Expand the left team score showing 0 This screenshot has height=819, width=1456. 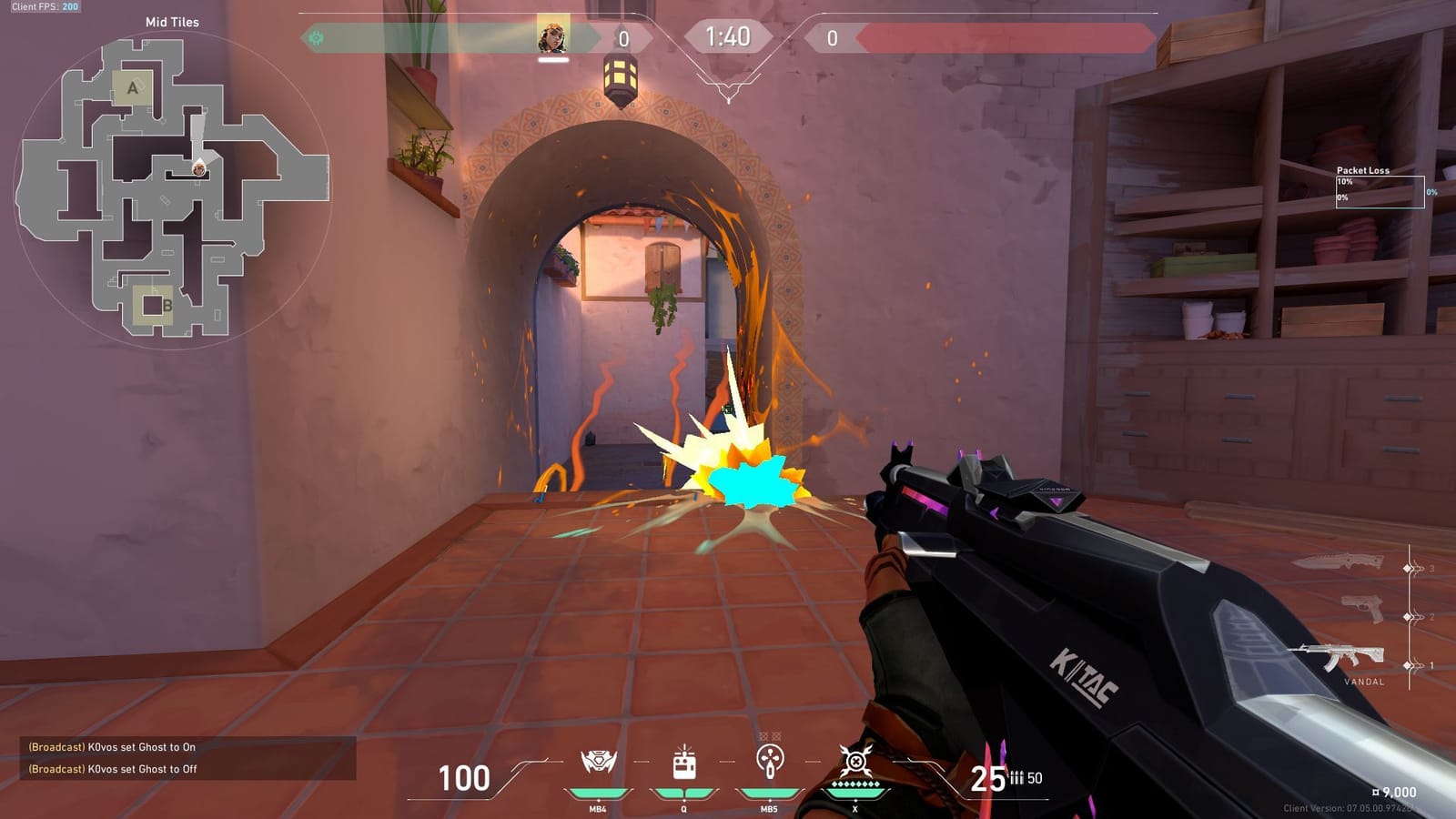click(x=623, y=37)
